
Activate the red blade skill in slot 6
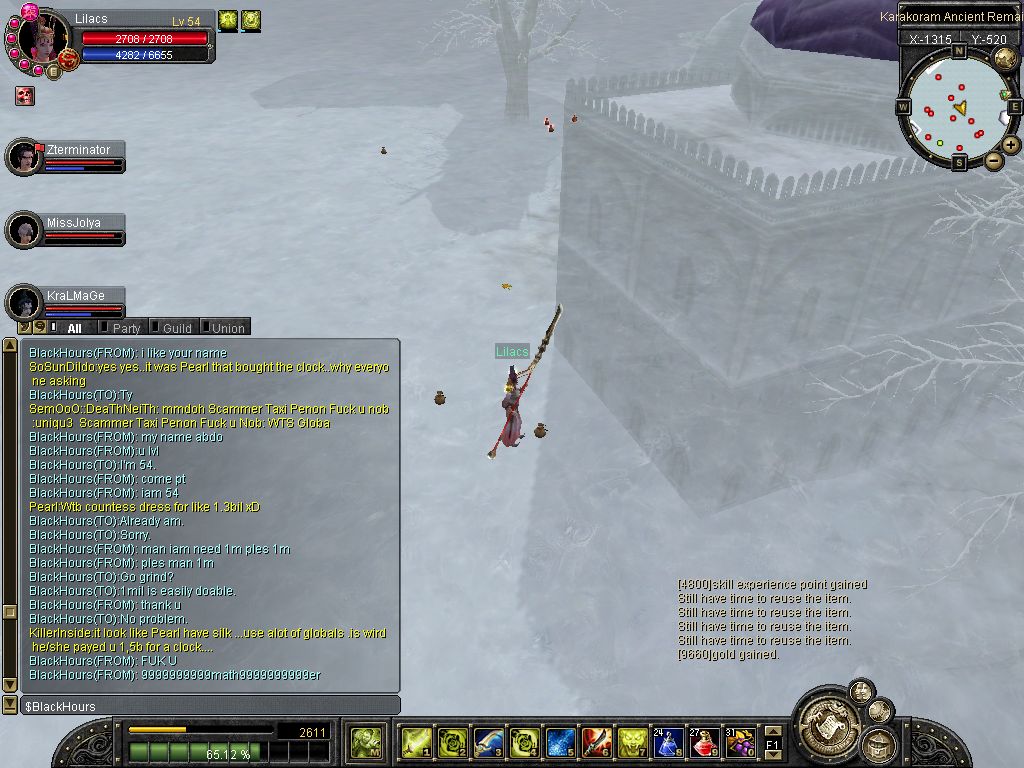pos(596,742)
